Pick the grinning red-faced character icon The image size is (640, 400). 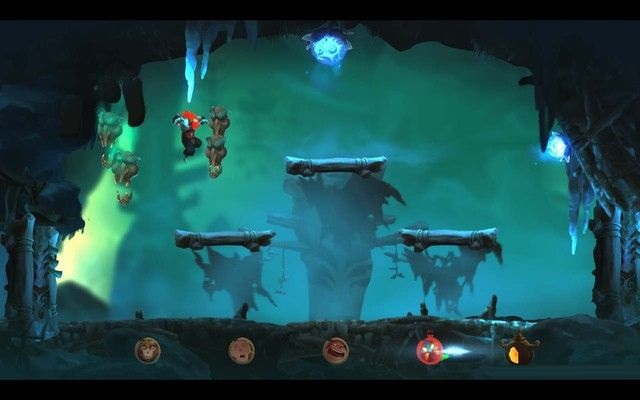[335, 350]
